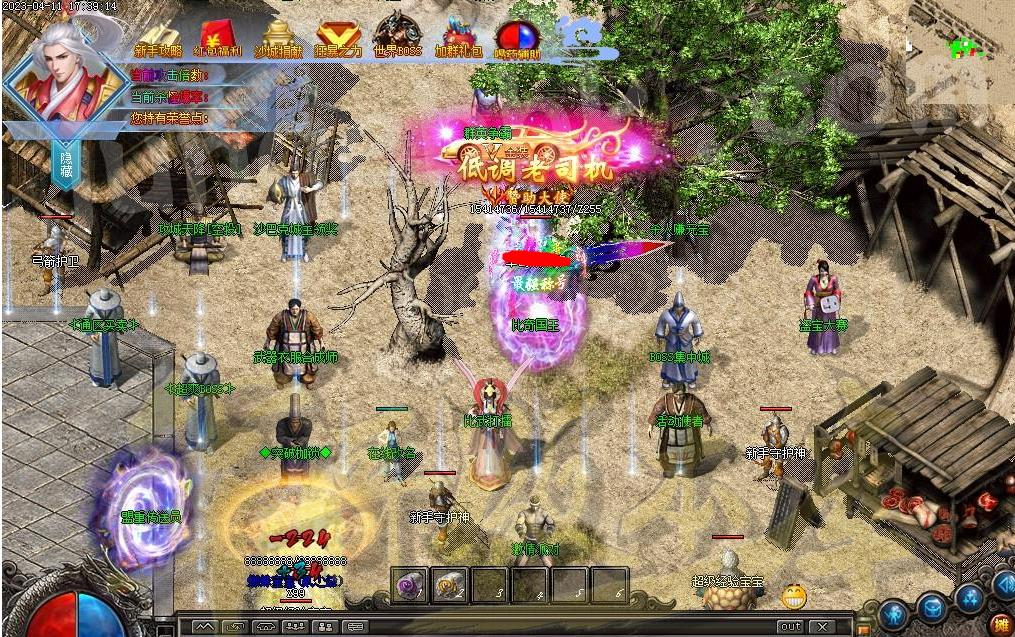Viewport: 1015px width, 637px height.
Task: Use the scroll item in hotbar slot 2
Action: point(450,586)
